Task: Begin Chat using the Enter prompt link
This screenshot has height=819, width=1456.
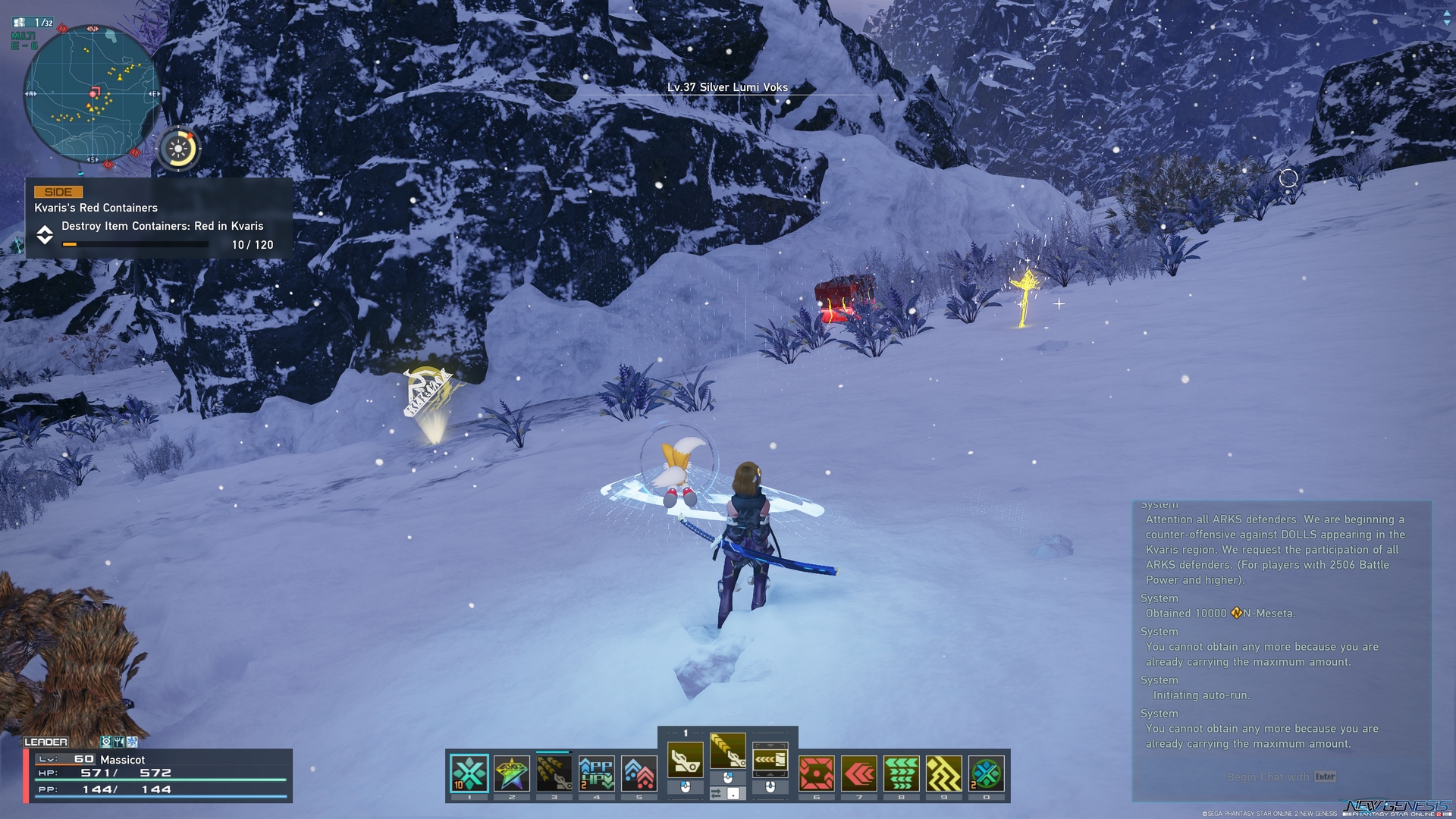Action: 1282,777
